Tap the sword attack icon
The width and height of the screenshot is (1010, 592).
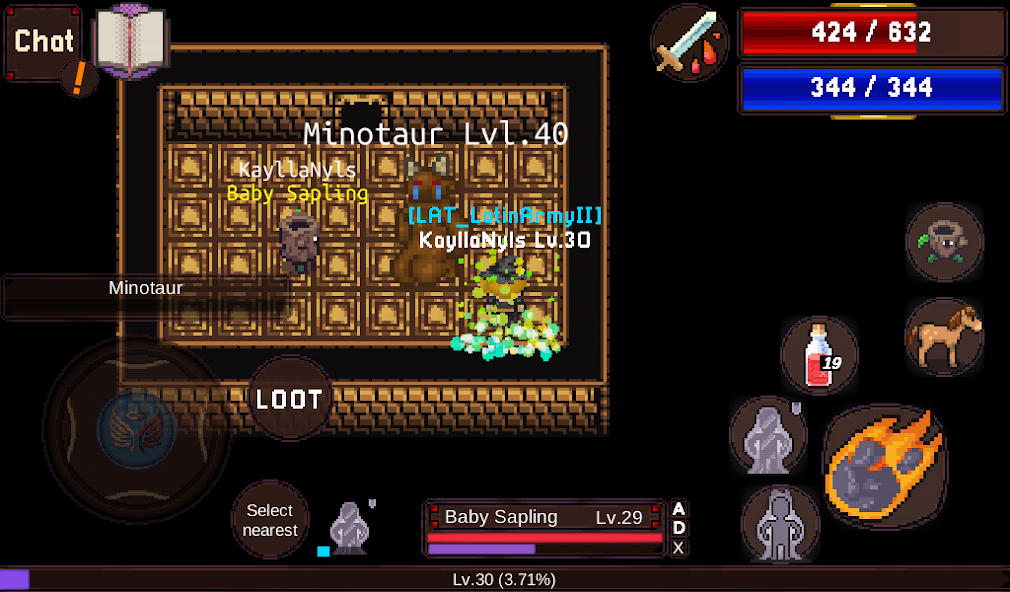pos(690,41)
